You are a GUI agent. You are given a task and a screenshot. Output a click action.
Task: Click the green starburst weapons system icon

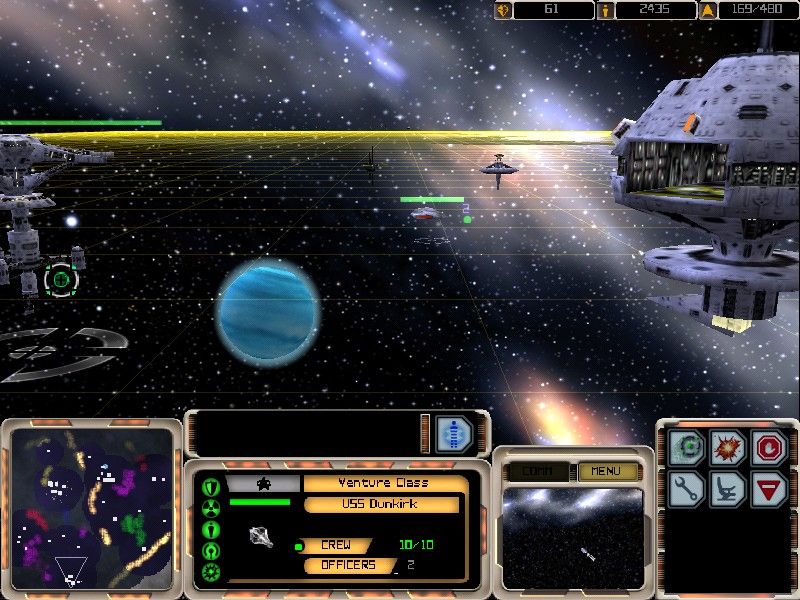(211, 572)
